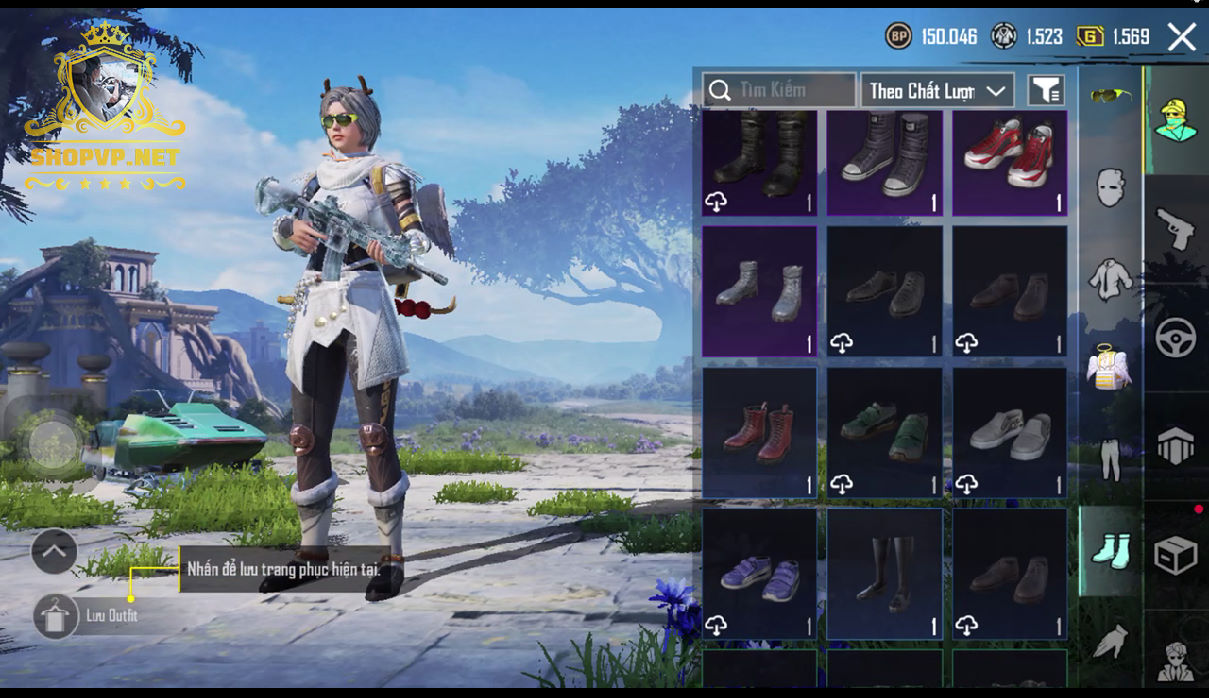This screenshot has width=1209, height=698.
Task: Select the grey ankle boots
Action: pyautogui.click(x=759, y=291)
